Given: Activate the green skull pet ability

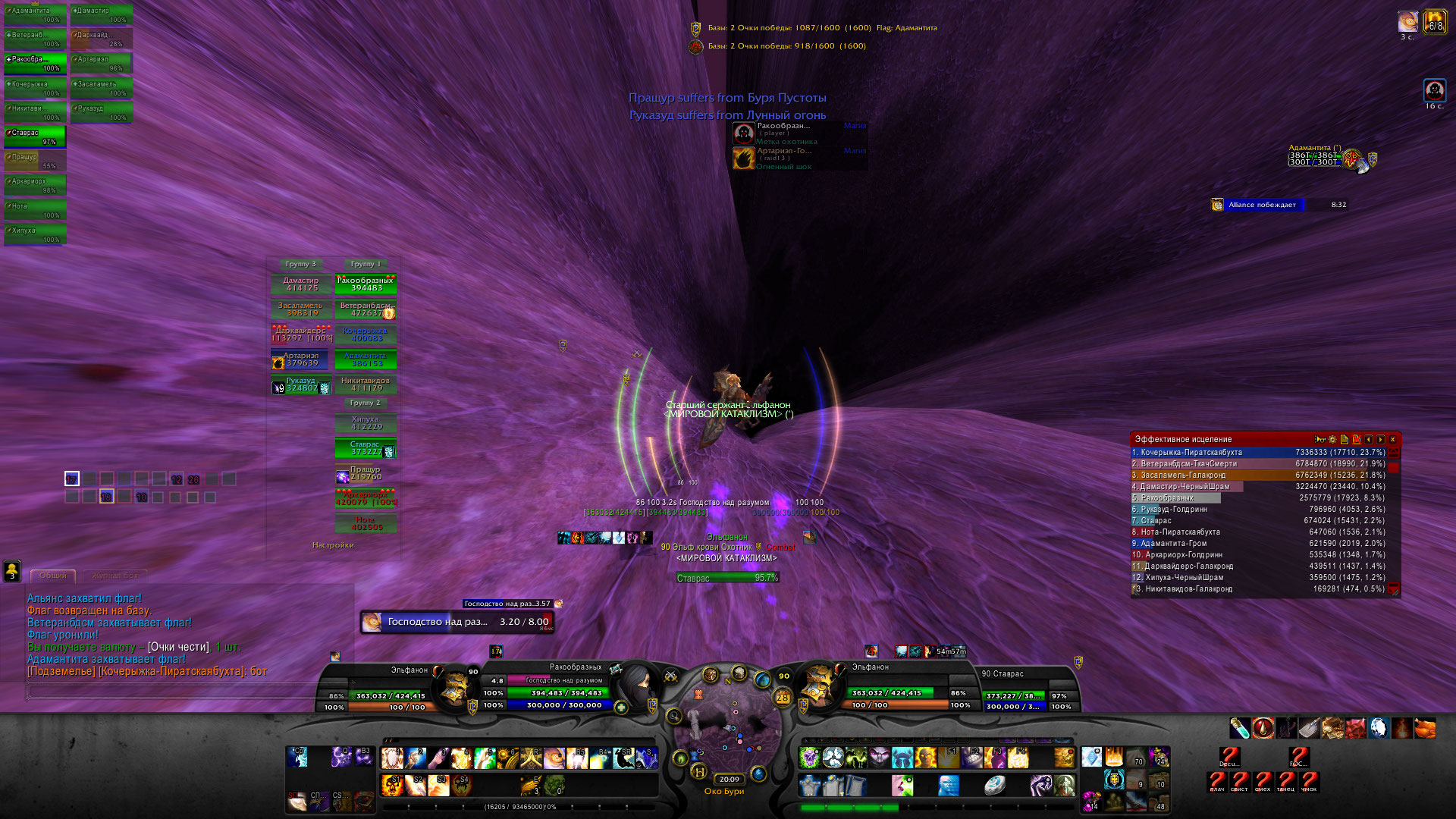Looking at the screenshot, I should click(x=810, y=758).
